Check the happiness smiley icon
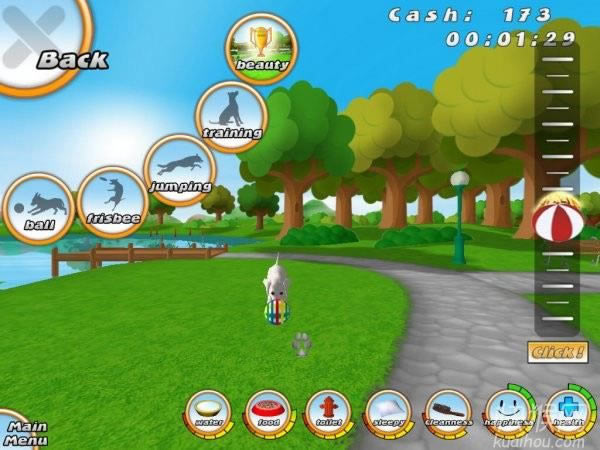Image resolution: width=600 pixels, height=450 pixels. 506,411
